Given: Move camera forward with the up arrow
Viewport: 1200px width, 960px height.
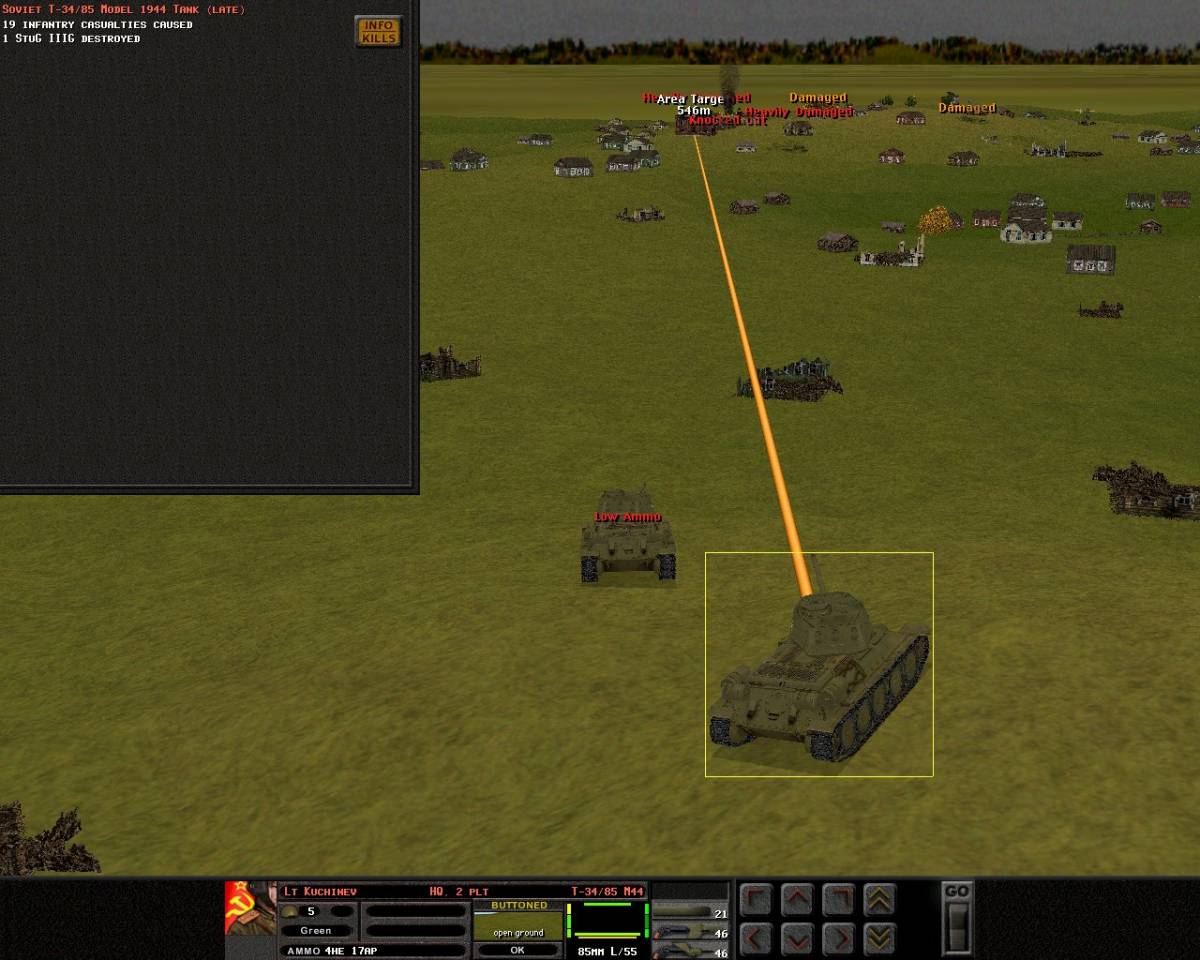Looking at the screenshot, I should point(797,900).
